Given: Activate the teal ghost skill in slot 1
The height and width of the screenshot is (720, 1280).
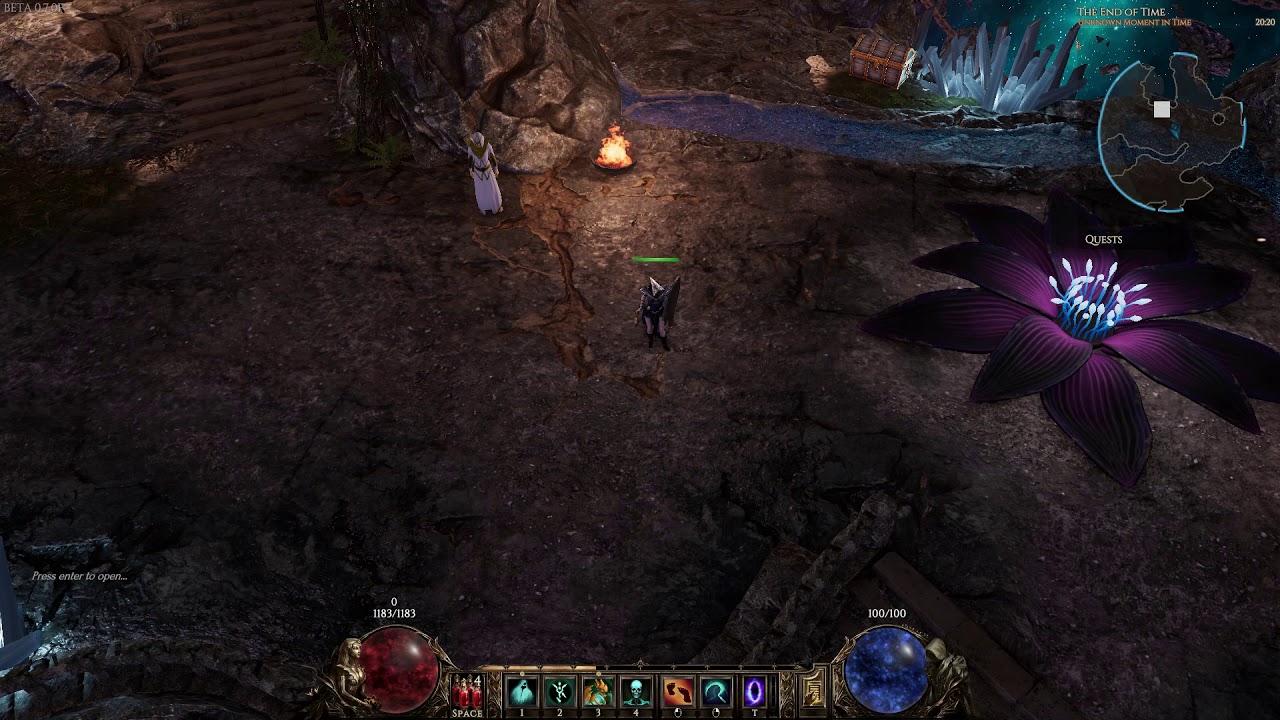Looking at the screenshot, I should [521, 691].
